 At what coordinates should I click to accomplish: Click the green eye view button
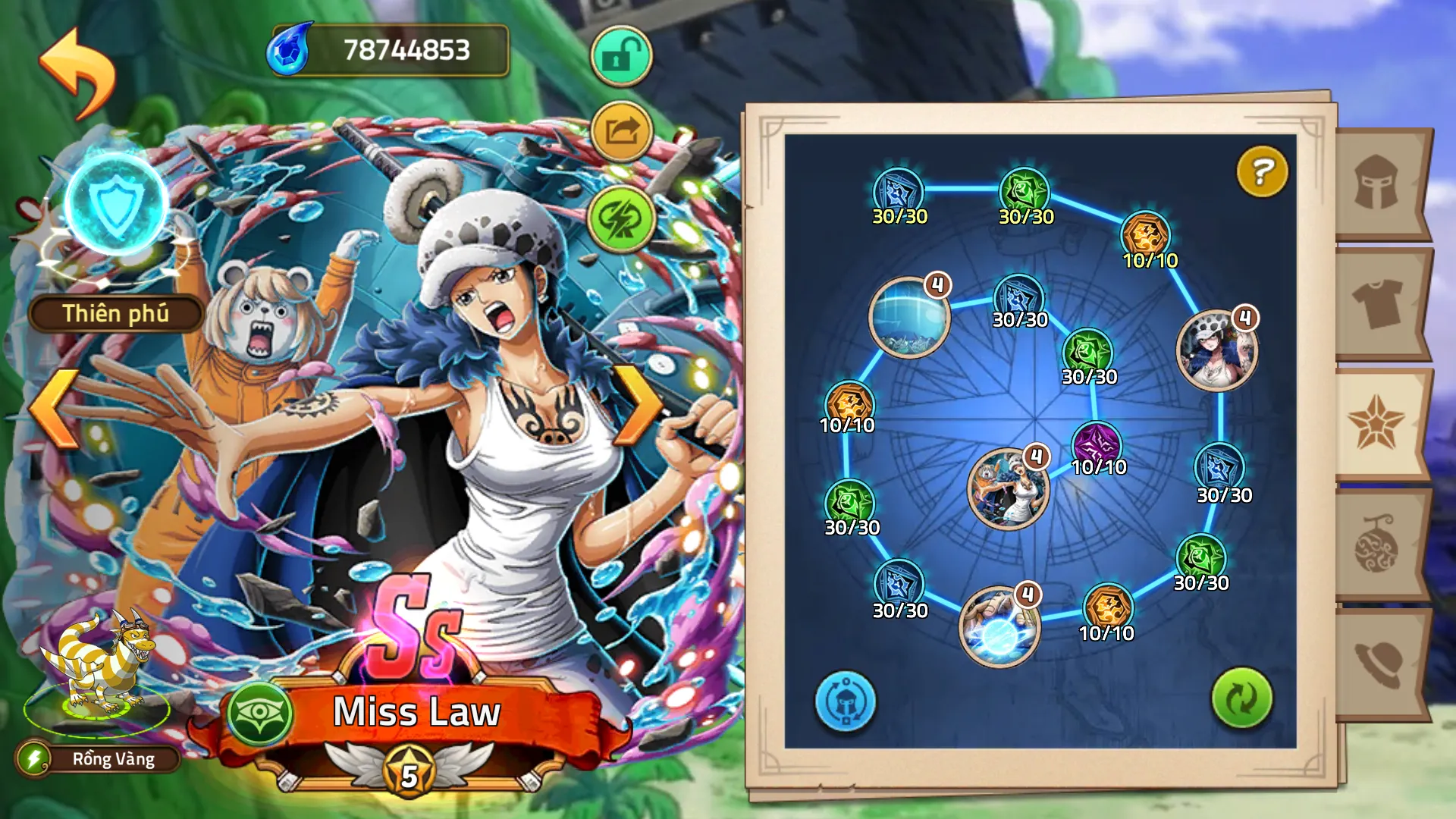[x=260, y=713]
